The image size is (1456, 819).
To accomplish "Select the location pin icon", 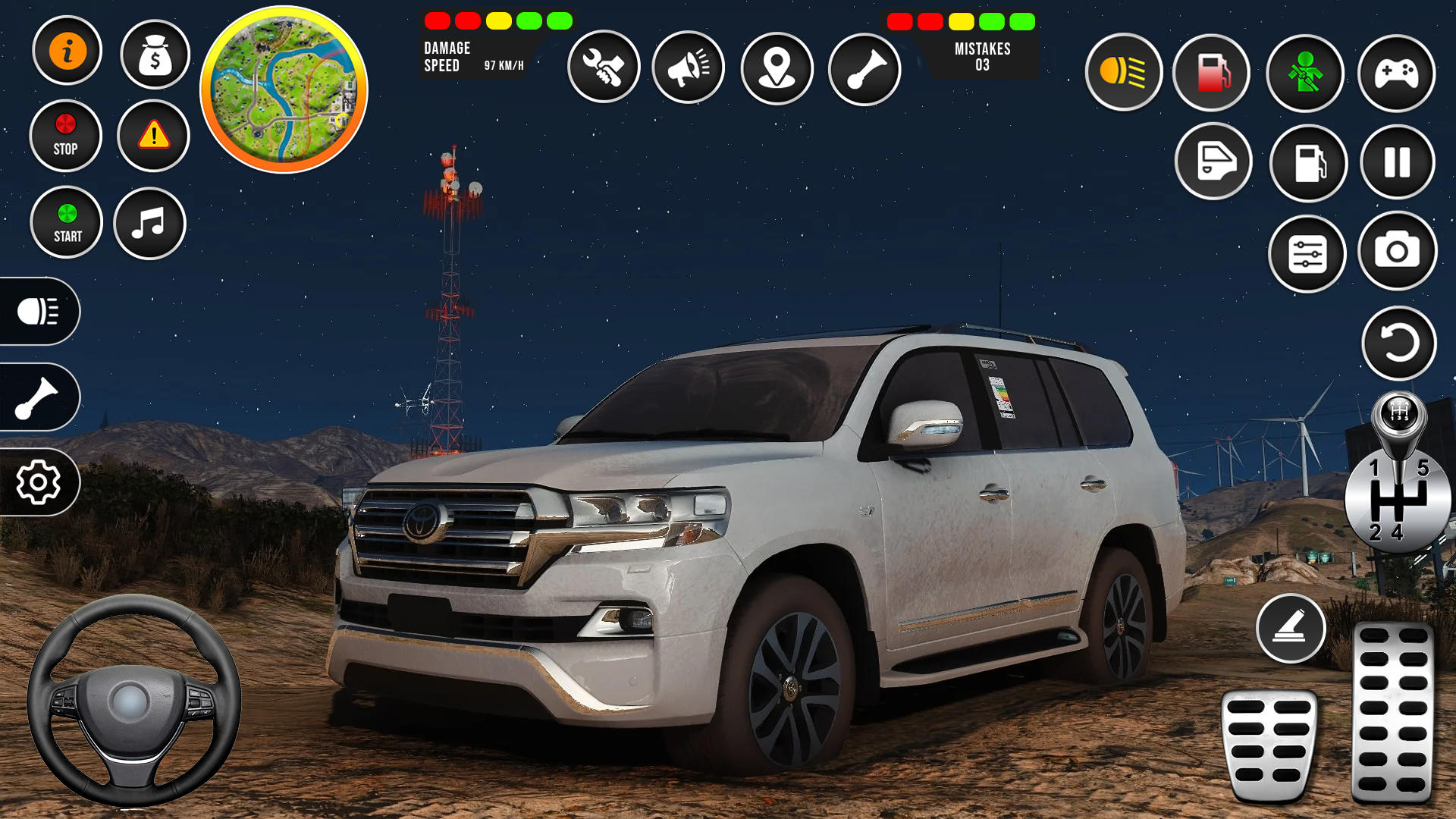I will (777, 67).
